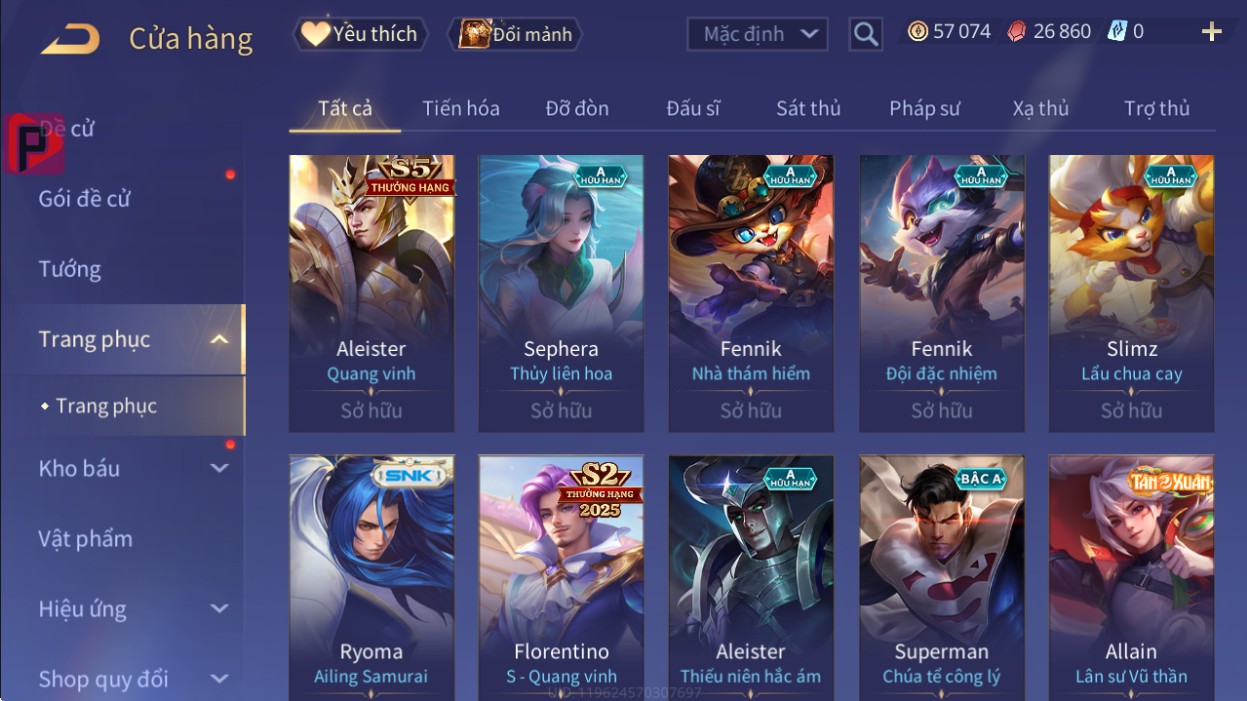The width and height of the screenshot is (1247, 701).
Task: View the Ryoma Ailing Samurai skin
Action: pyautogui.click(x=371, y=580)
